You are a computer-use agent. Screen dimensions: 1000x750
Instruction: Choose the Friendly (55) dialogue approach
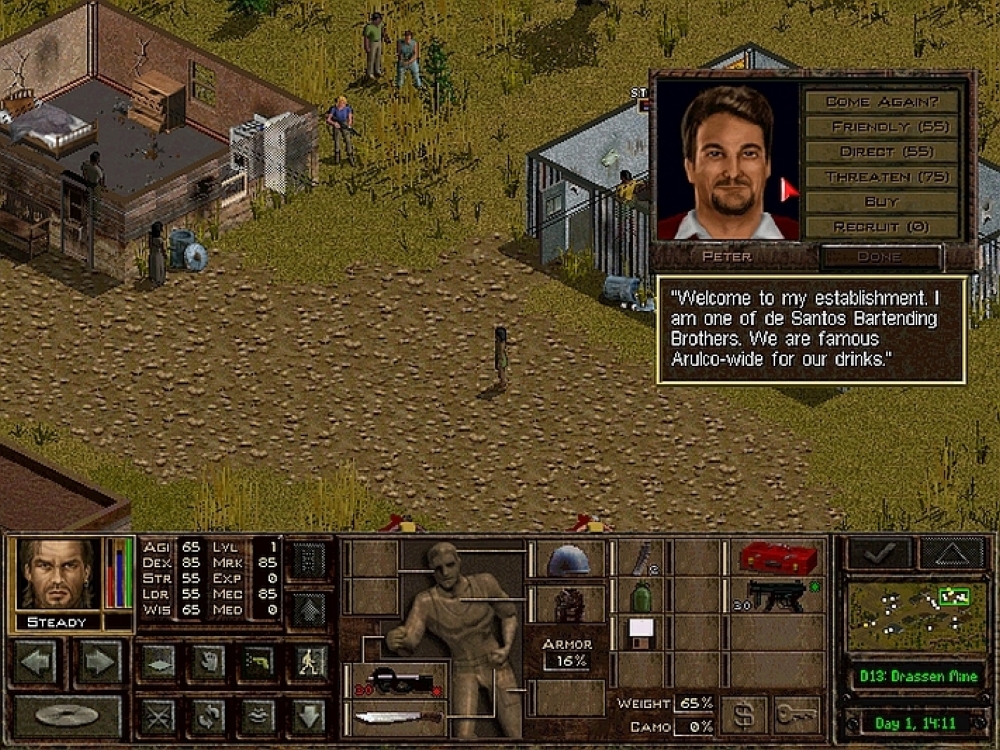[x=881, y=127]
